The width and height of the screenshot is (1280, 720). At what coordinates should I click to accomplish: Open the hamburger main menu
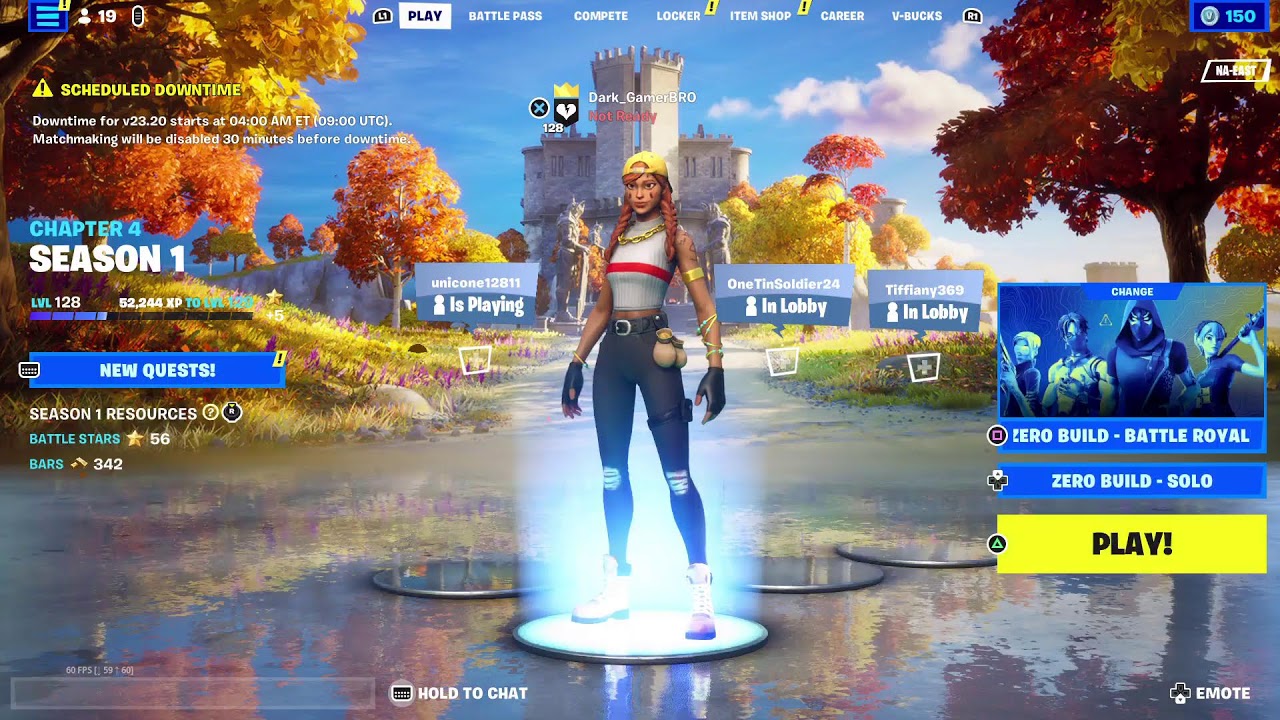click(46, 16)
